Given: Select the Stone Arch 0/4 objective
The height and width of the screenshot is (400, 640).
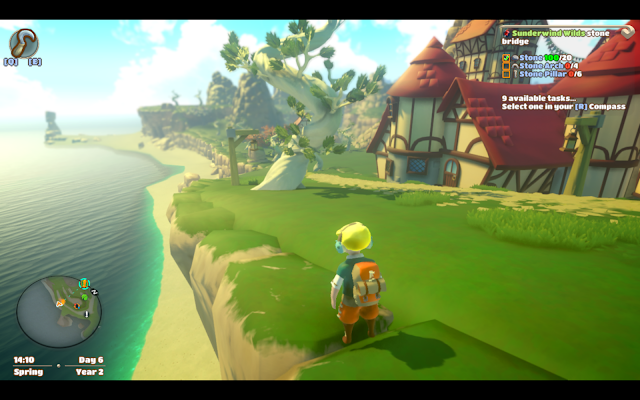Looking at the screenshot, I should point(539,66).
